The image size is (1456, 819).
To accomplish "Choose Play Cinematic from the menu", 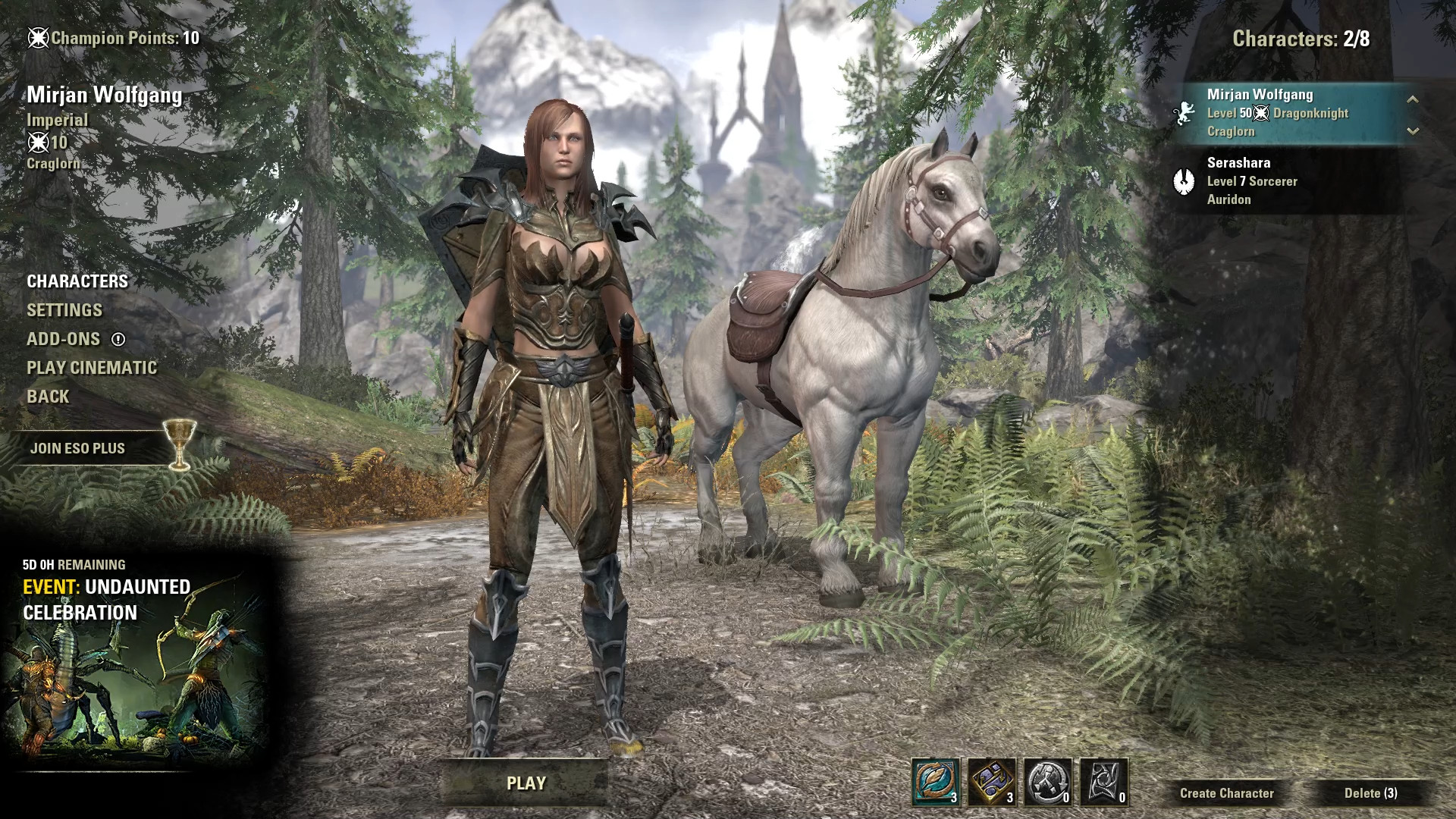I will click(92, 368).
